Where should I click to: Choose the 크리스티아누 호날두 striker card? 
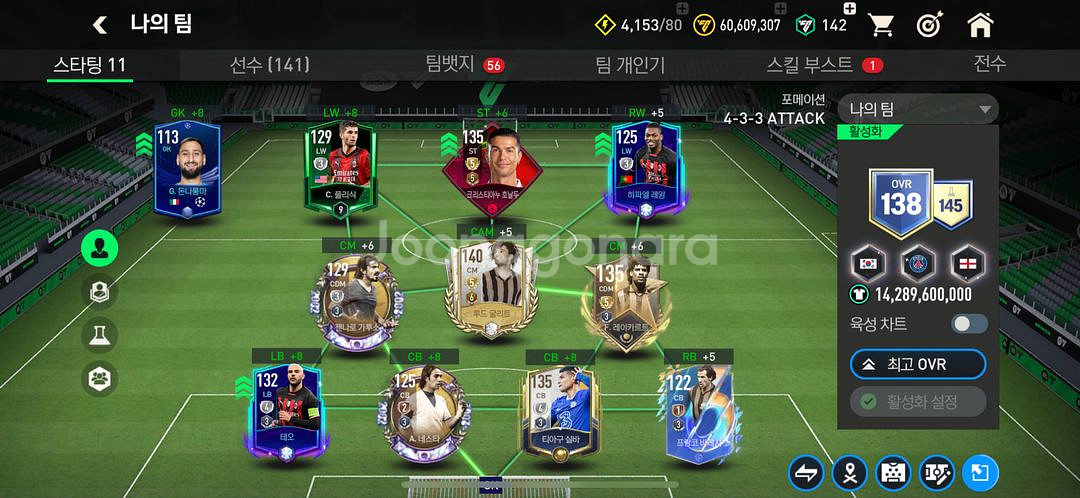click(492, 166)
